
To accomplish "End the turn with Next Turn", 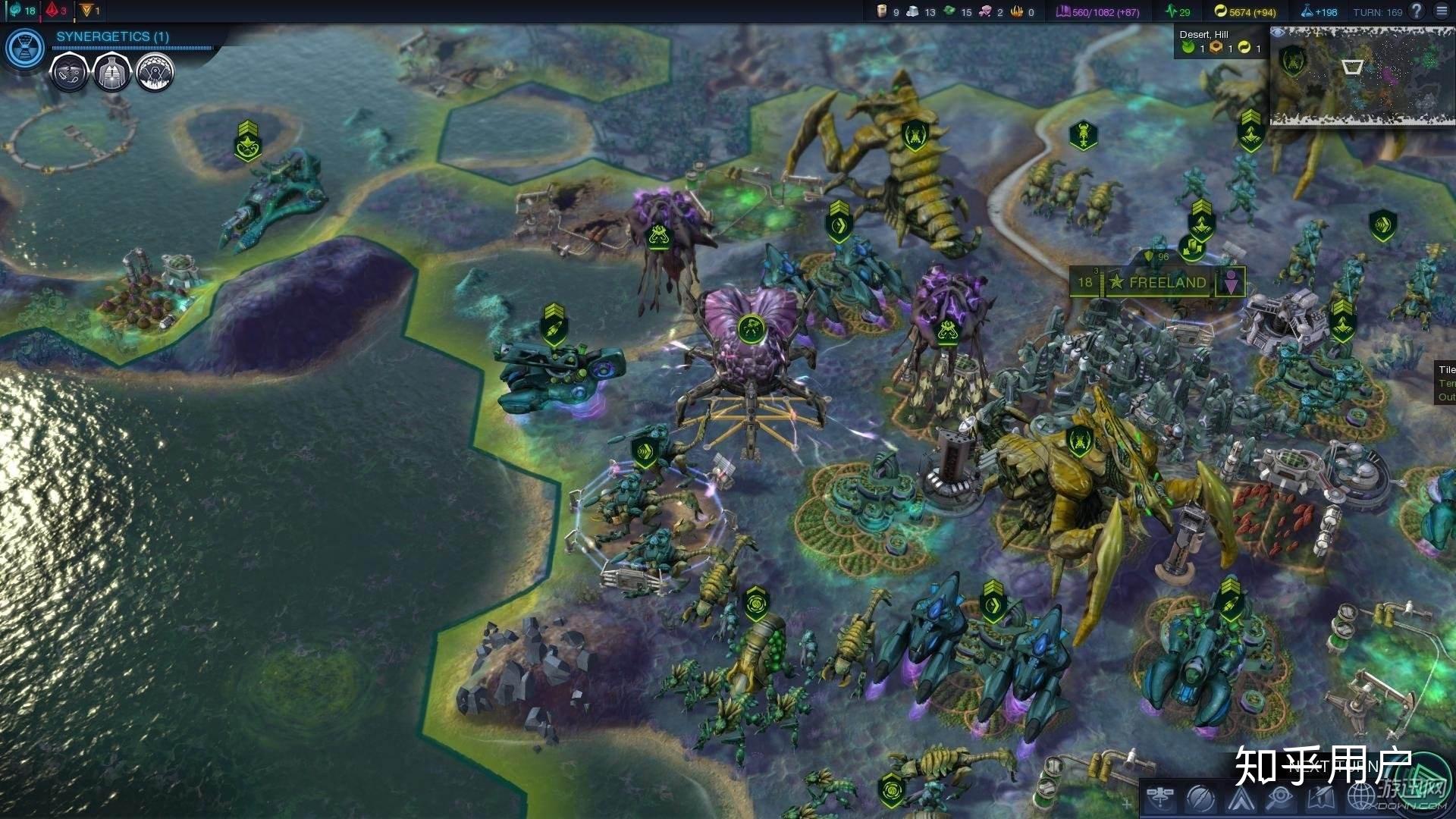I will pyautogui.click(x=1335, y=766).
